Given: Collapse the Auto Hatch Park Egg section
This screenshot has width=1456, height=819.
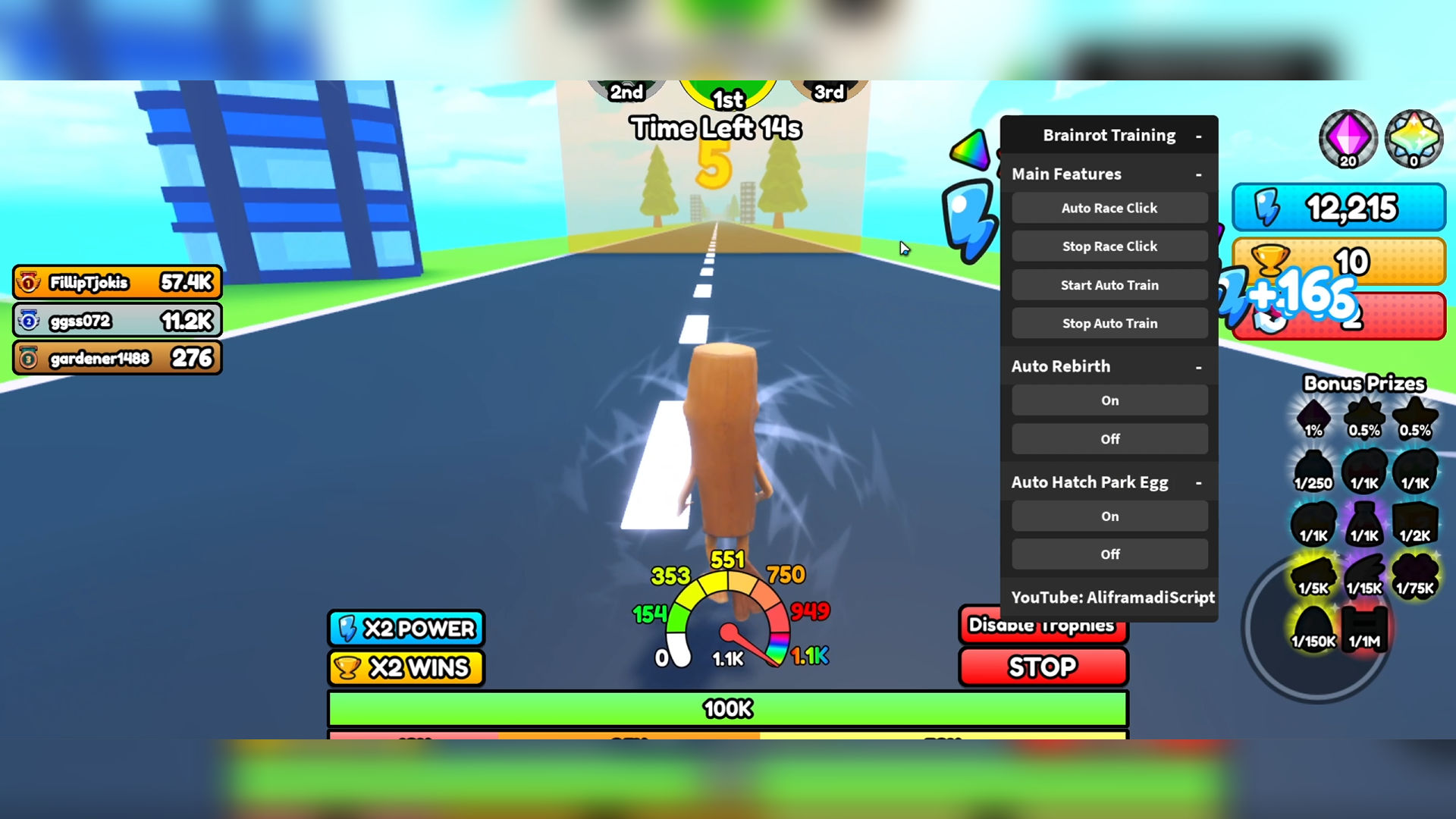Looking at the screenshot, I should click(1198, 483).
